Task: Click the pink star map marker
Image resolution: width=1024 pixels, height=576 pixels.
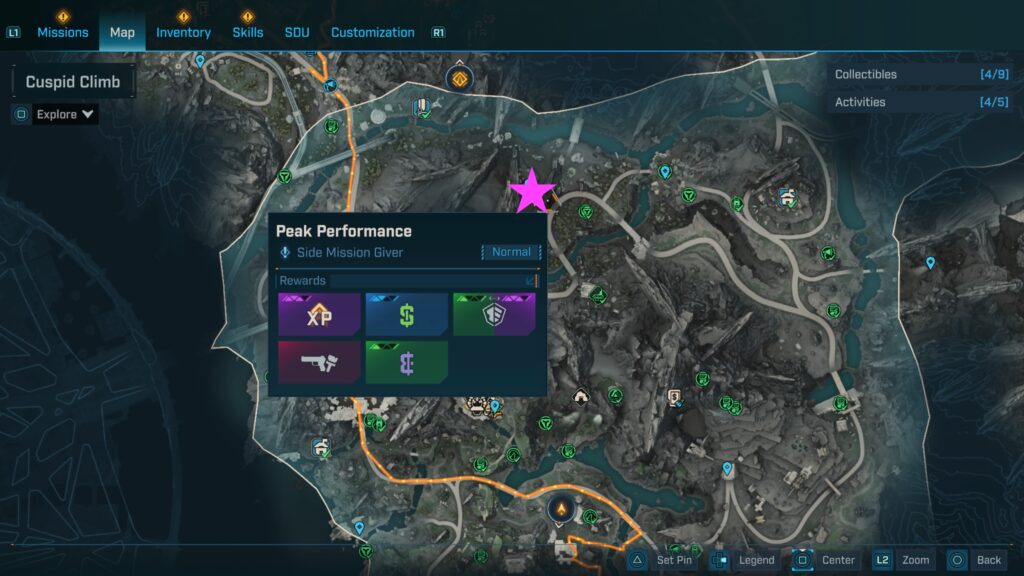Action: 532,191
